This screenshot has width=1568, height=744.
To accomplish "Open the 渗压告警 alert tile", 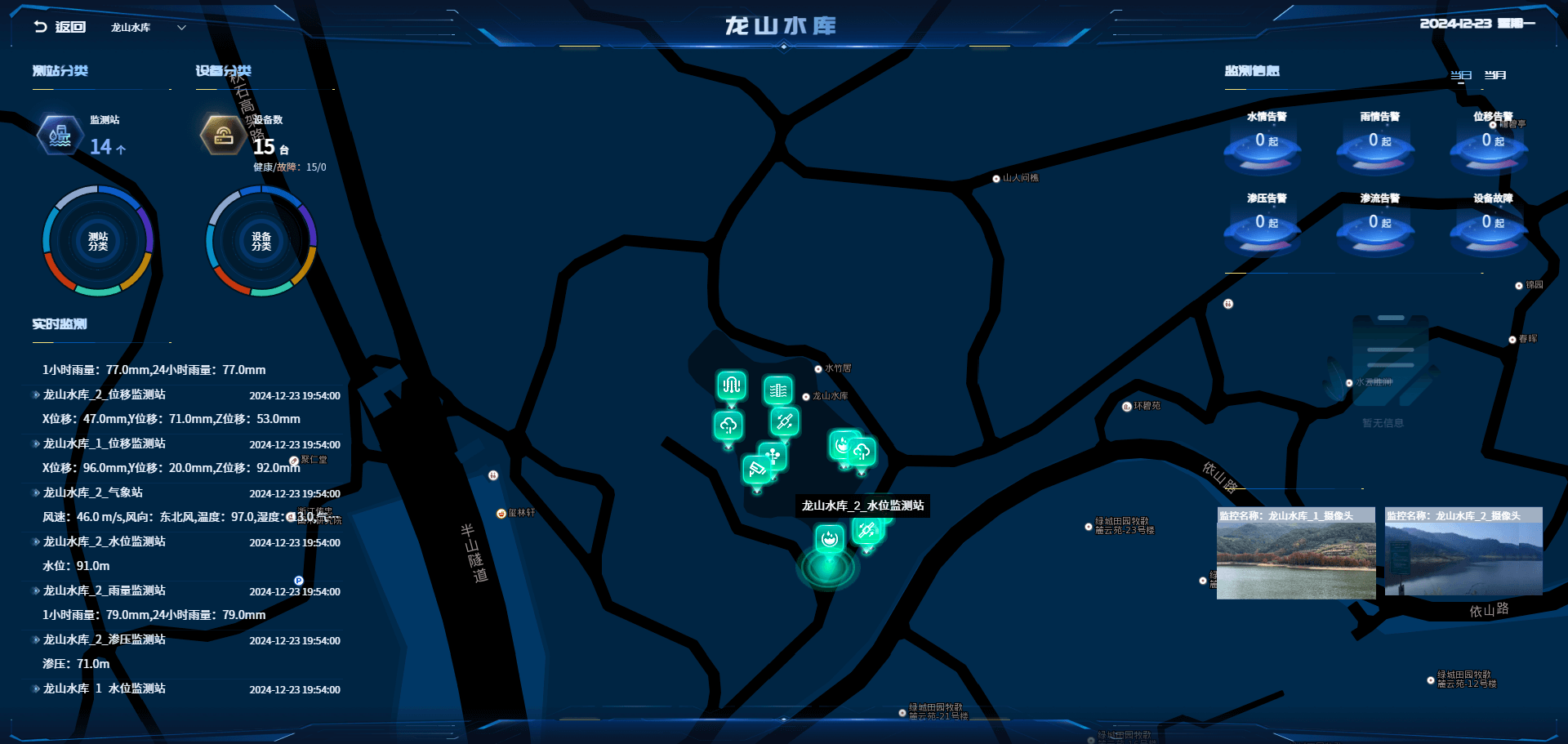I will [x=1263, y=224].
